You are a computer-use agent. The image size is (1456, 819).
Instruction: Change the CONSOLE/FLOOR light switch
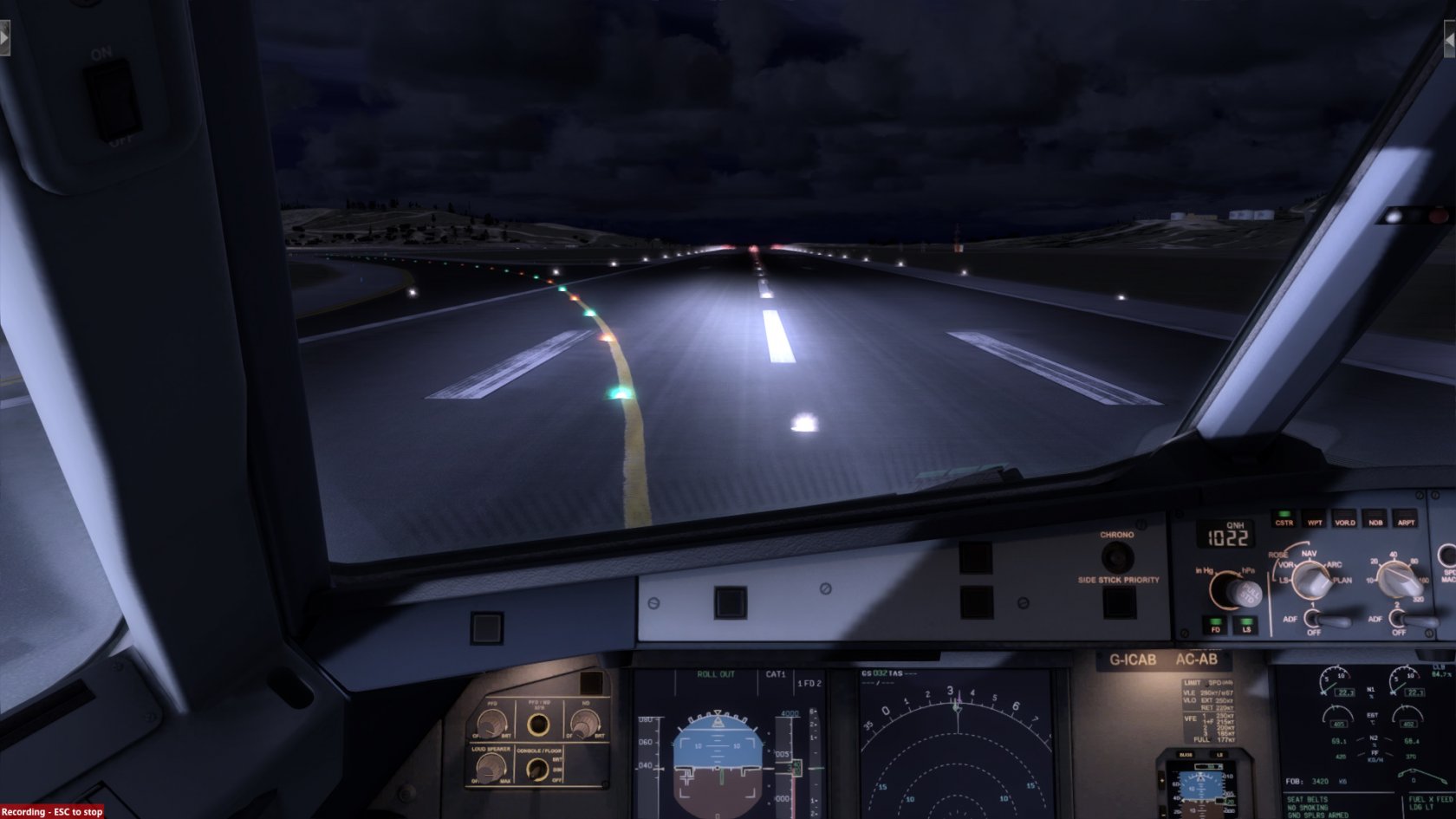[539, 768]
